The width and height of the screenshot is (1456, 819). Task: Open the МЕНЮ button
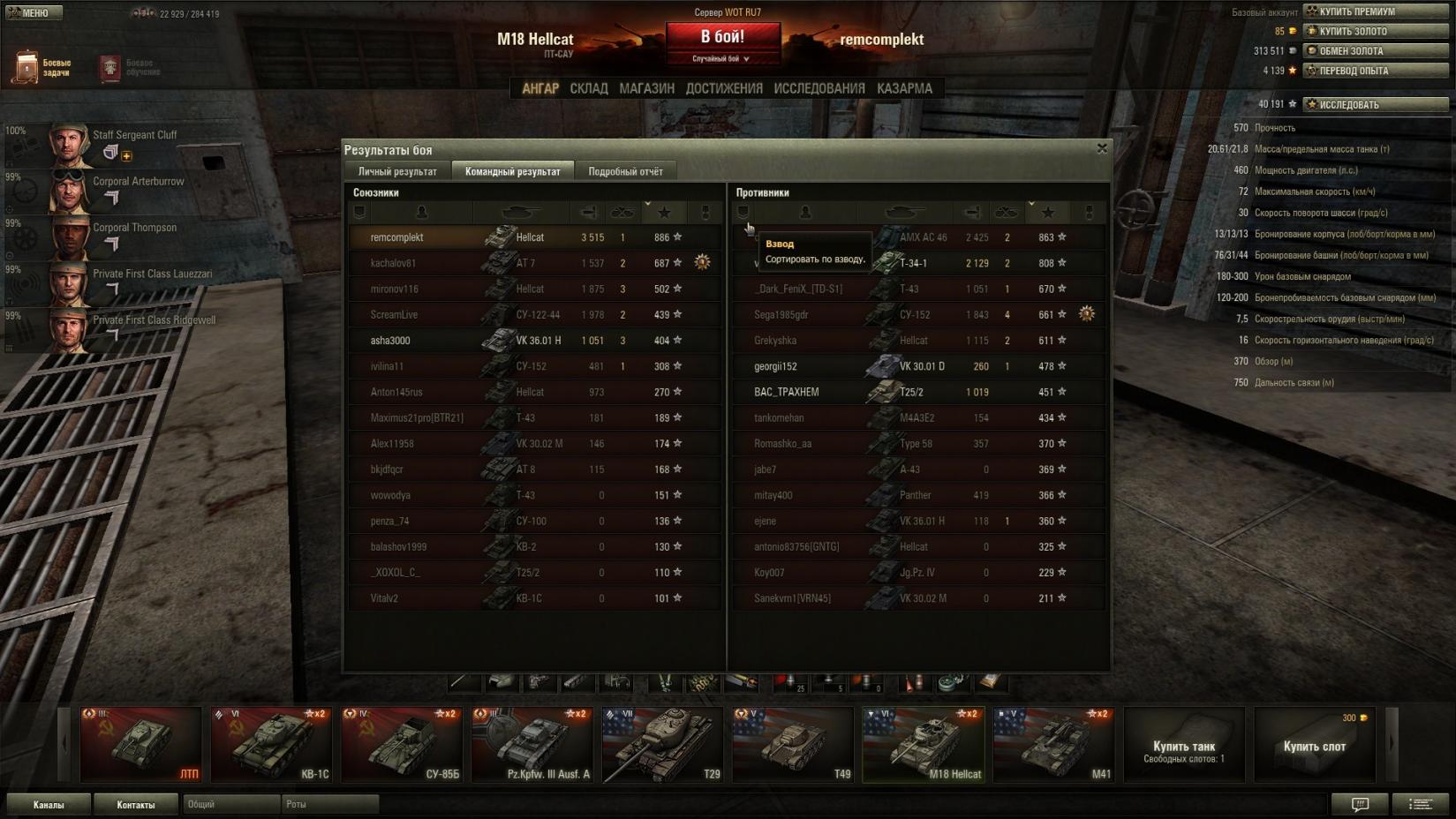[x=34, y=12]
